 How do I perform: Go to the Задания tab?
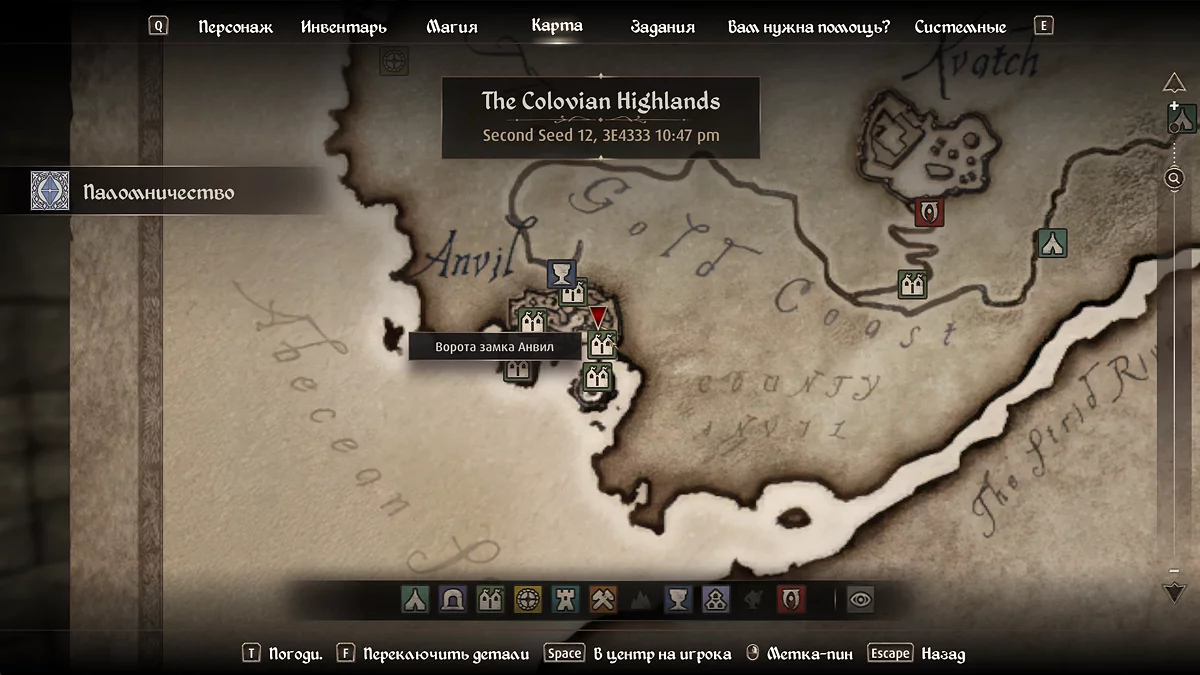(x=663, y=27)
